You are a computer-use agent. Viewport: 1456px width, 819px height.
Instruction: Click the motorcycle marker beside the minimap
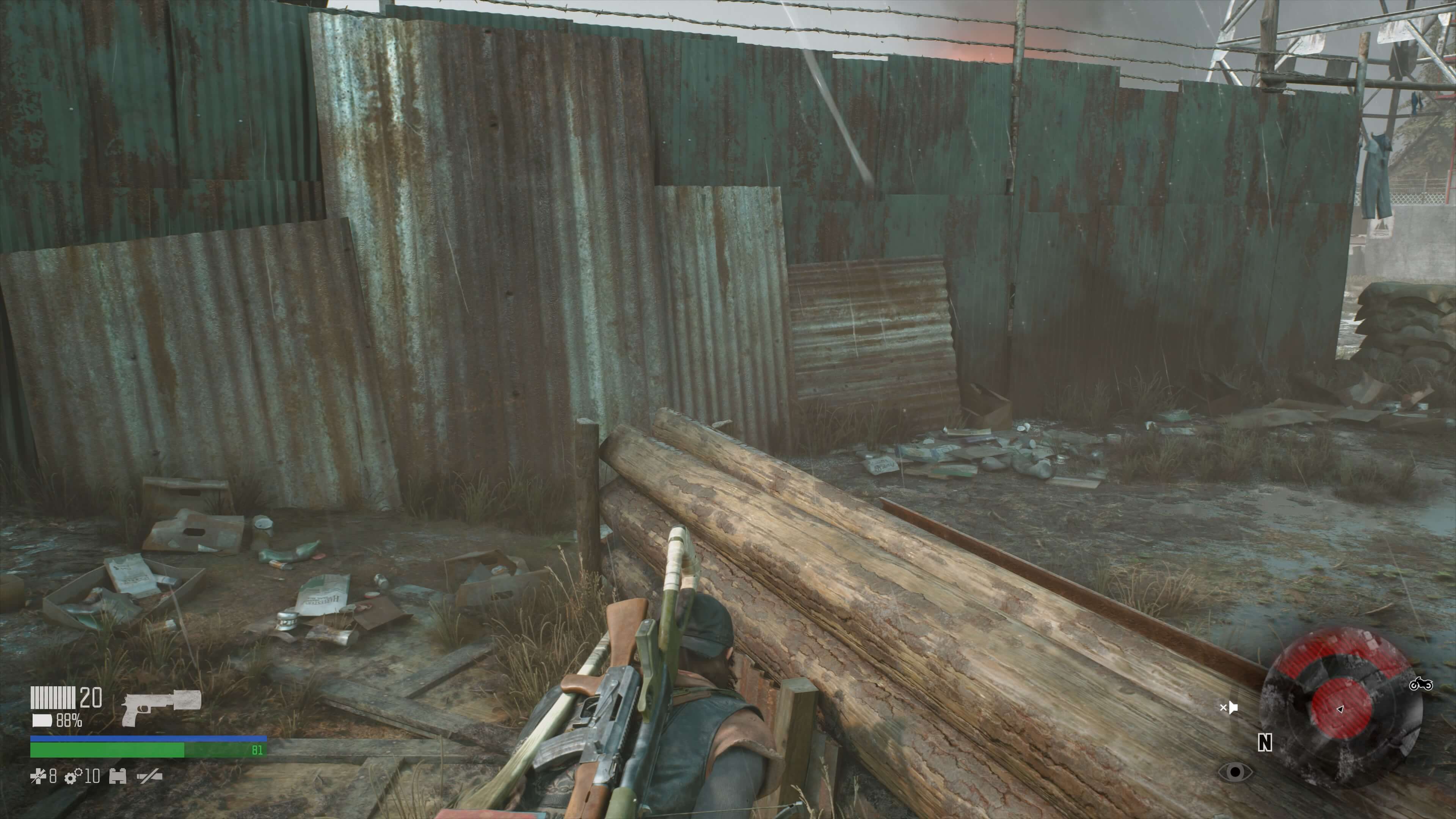1421,684
